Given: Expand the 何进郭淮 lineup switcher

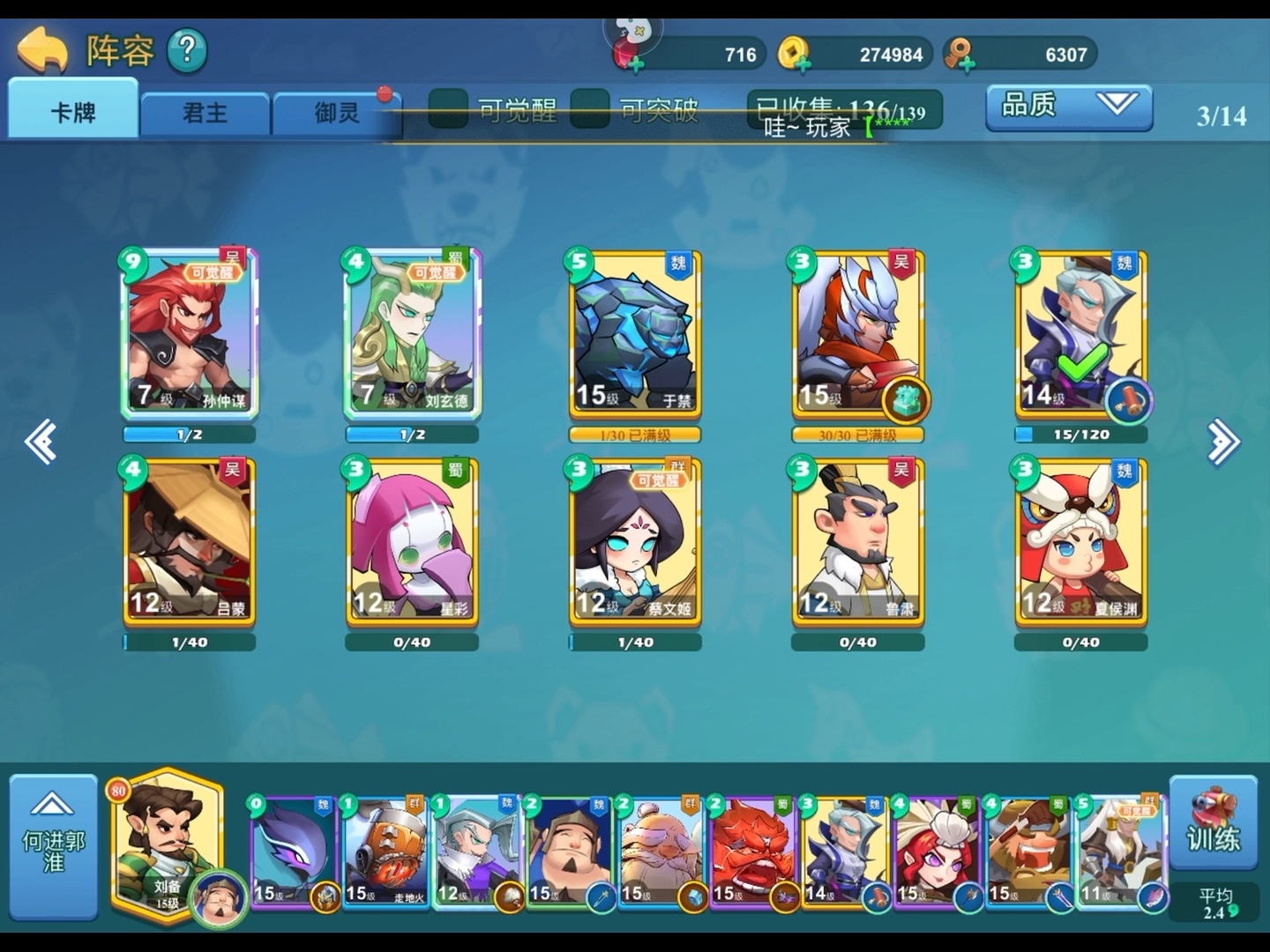Looking at the screenshot, I should (53, 844).
